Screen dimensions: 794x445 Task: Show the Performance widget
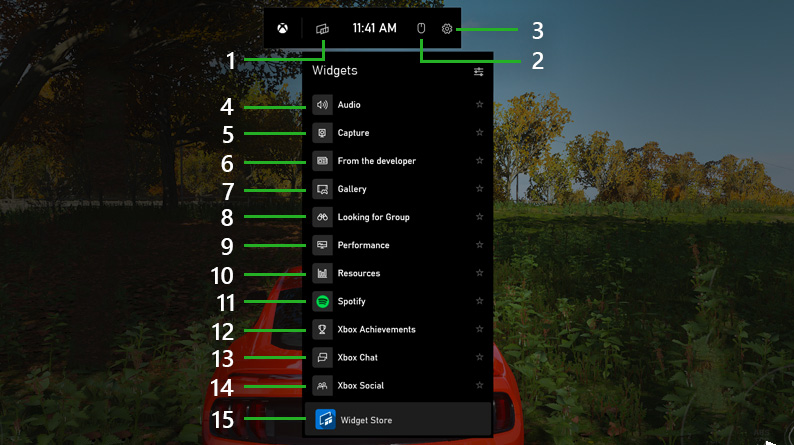363,245
